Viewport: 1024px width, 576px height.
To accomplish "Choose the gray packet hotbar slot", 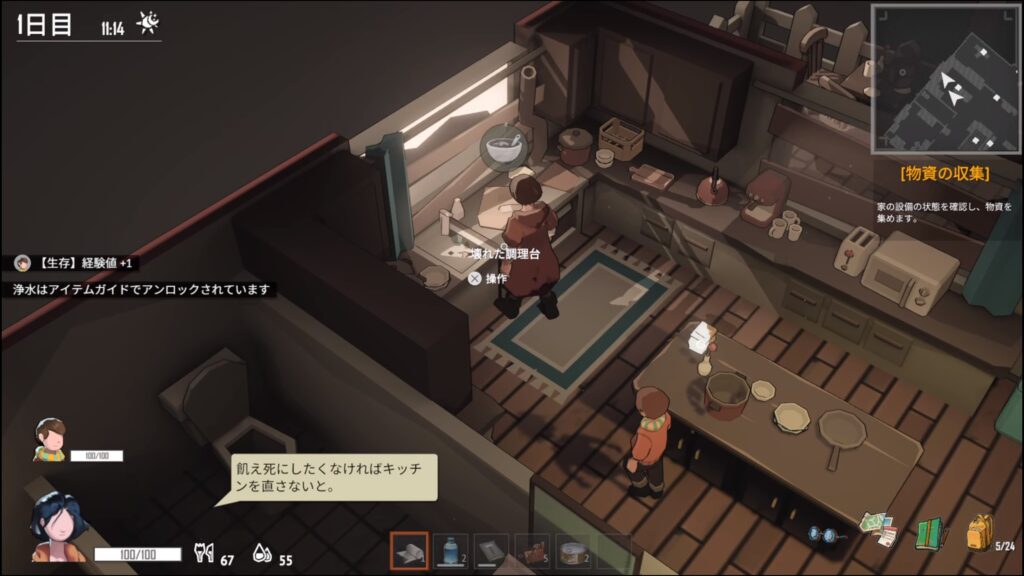I will click(492, 551).
